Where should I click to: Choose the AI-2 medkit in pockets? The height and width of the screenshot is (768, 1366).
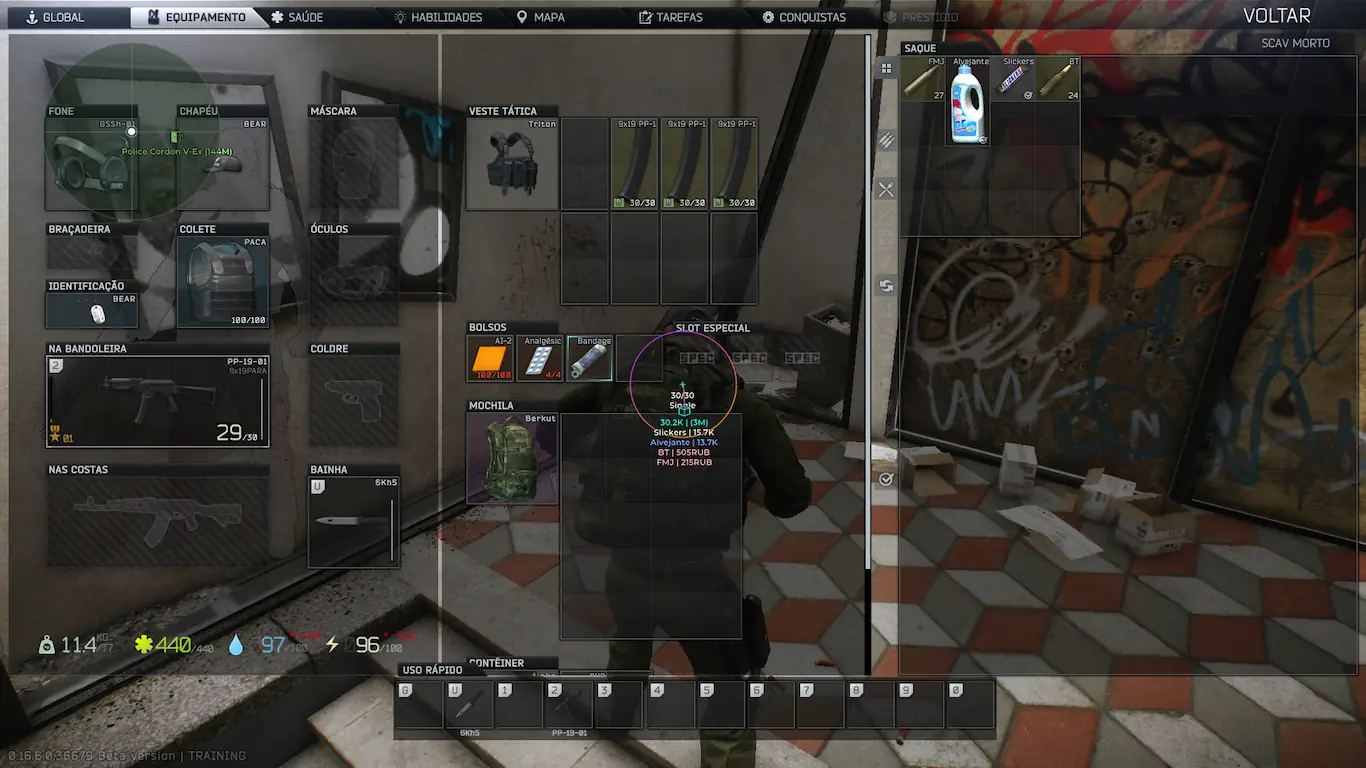[x=490, y=359]
